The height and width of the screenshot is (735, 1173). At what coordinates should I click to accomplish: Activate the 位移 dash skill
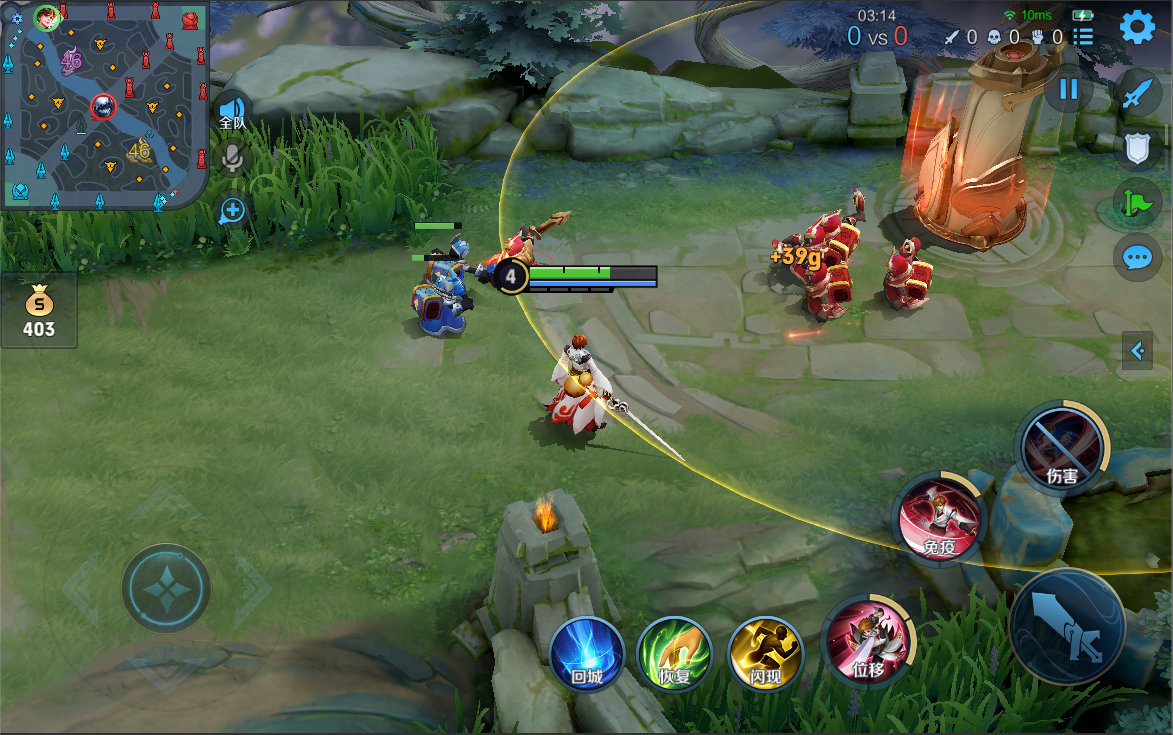click(866, 640)
